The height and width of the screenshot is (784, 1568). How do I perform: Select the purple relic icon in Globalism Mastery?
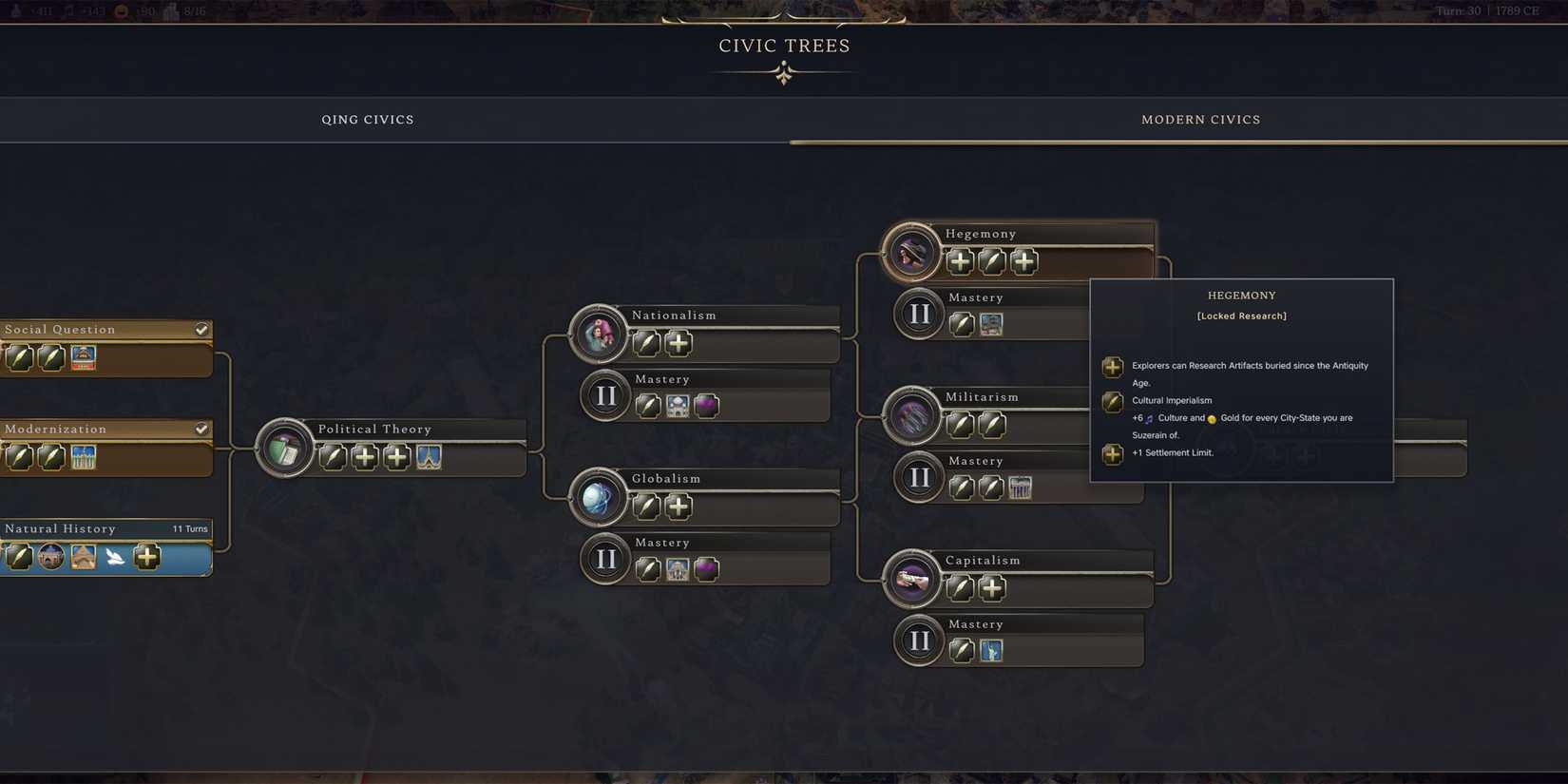[x=706, y=569]
